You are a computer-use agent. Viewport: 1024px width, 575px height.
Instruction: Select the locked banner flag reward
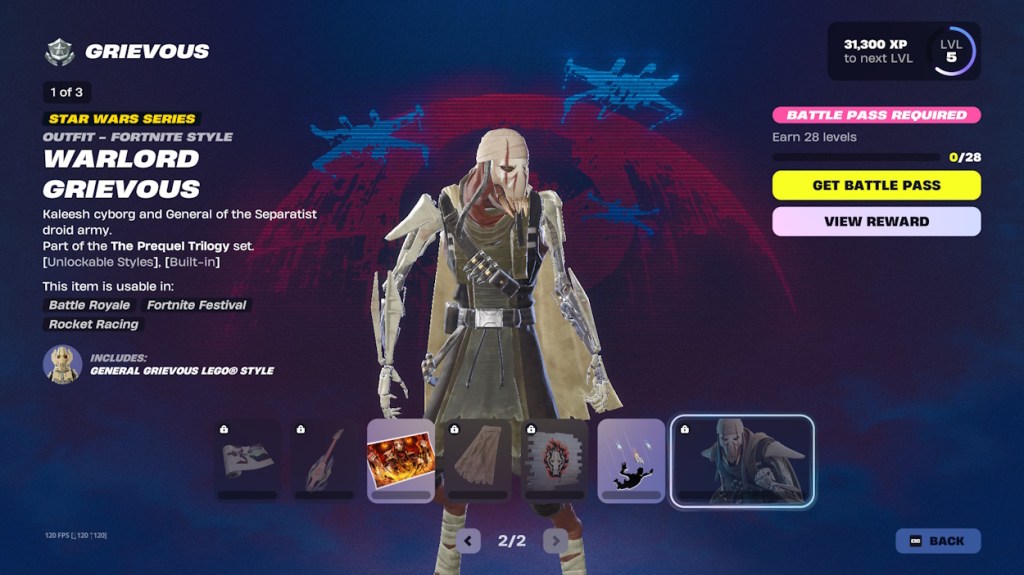coord(247,460)
